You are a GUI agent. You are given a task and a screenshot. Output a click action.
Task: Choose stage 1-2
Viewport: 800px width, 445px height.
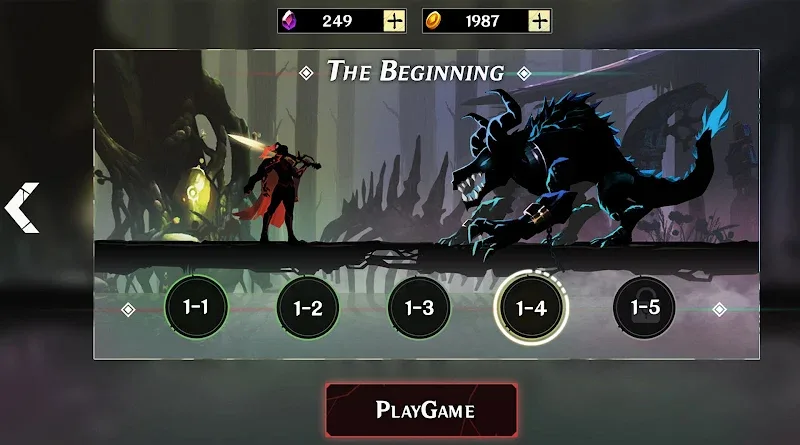[x=308, y=307]
